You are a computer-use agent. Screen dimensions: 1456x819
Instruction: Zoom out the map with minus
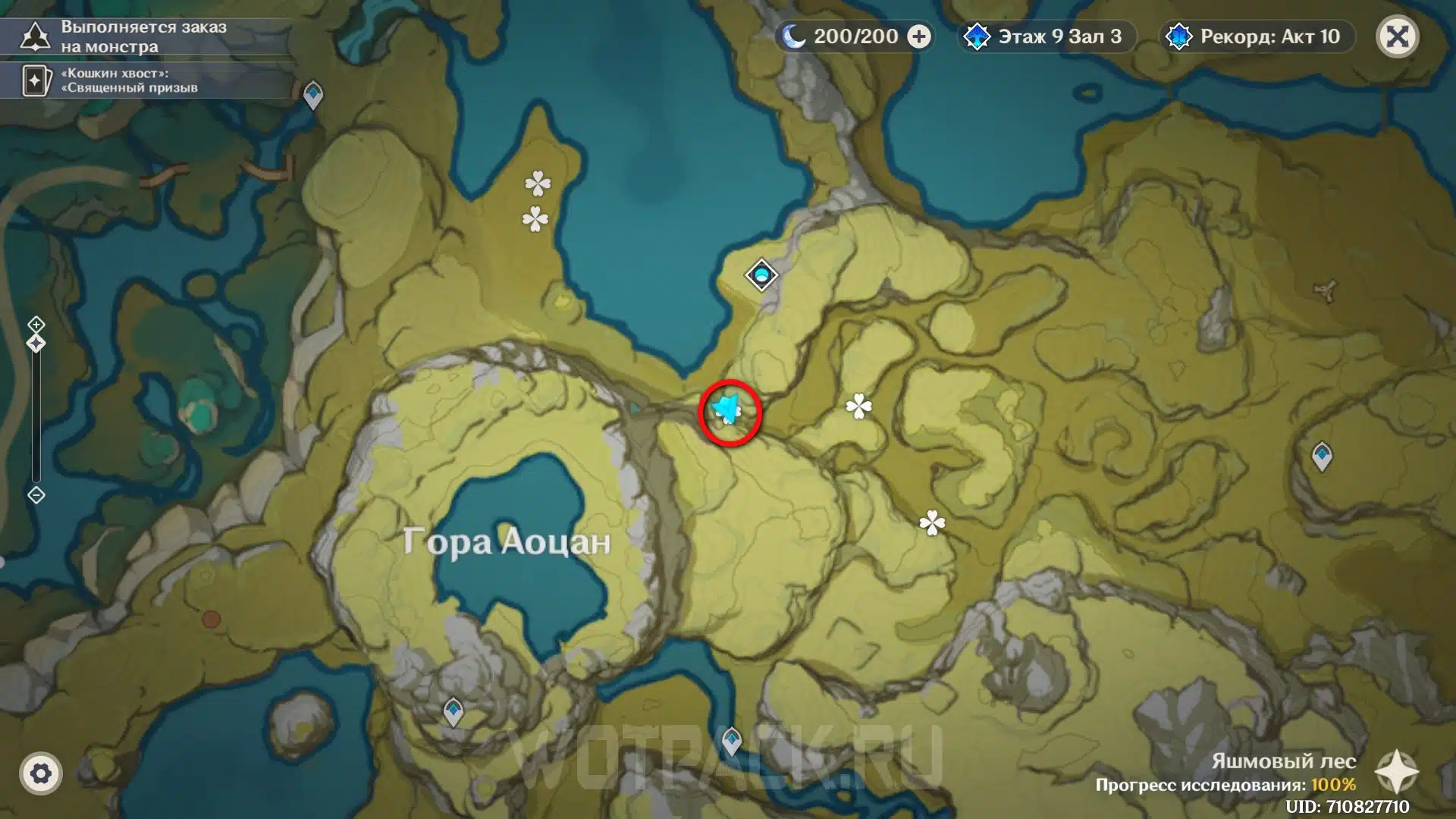pyautogui.click(x=36, y=495)
